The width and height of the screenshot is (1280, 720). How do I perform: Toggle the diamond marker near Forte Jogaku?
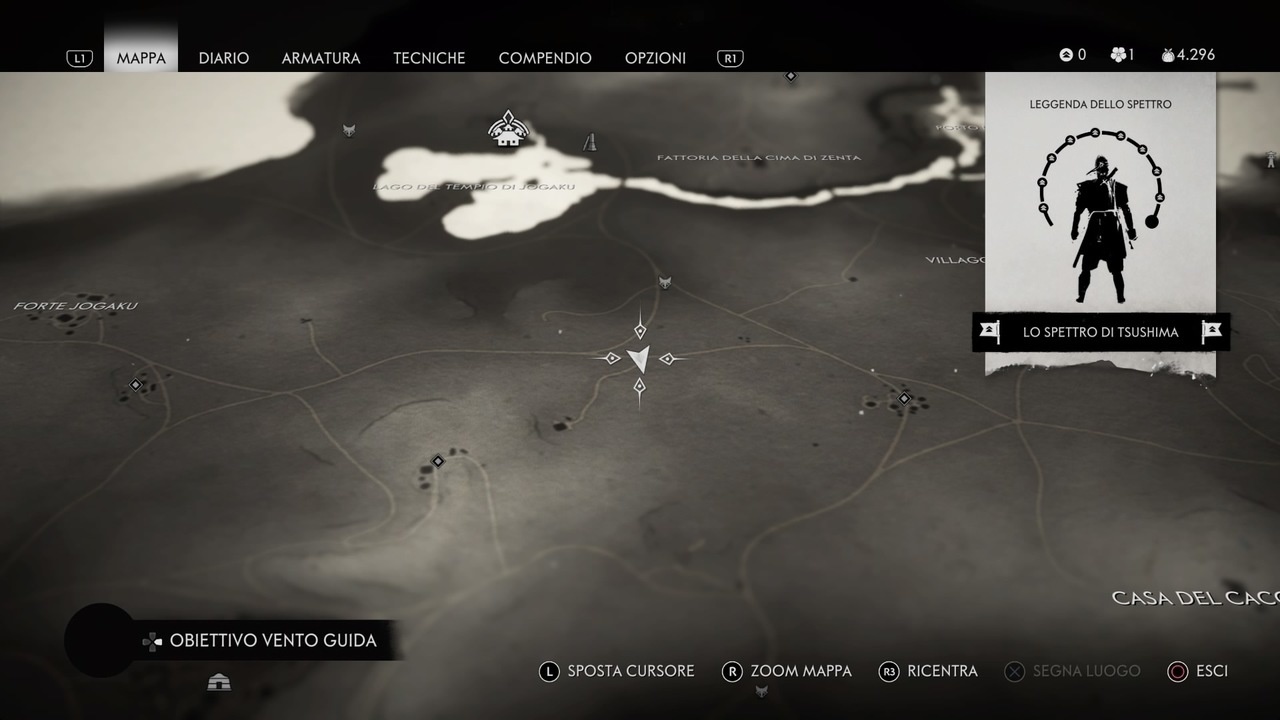click(136, 384)
